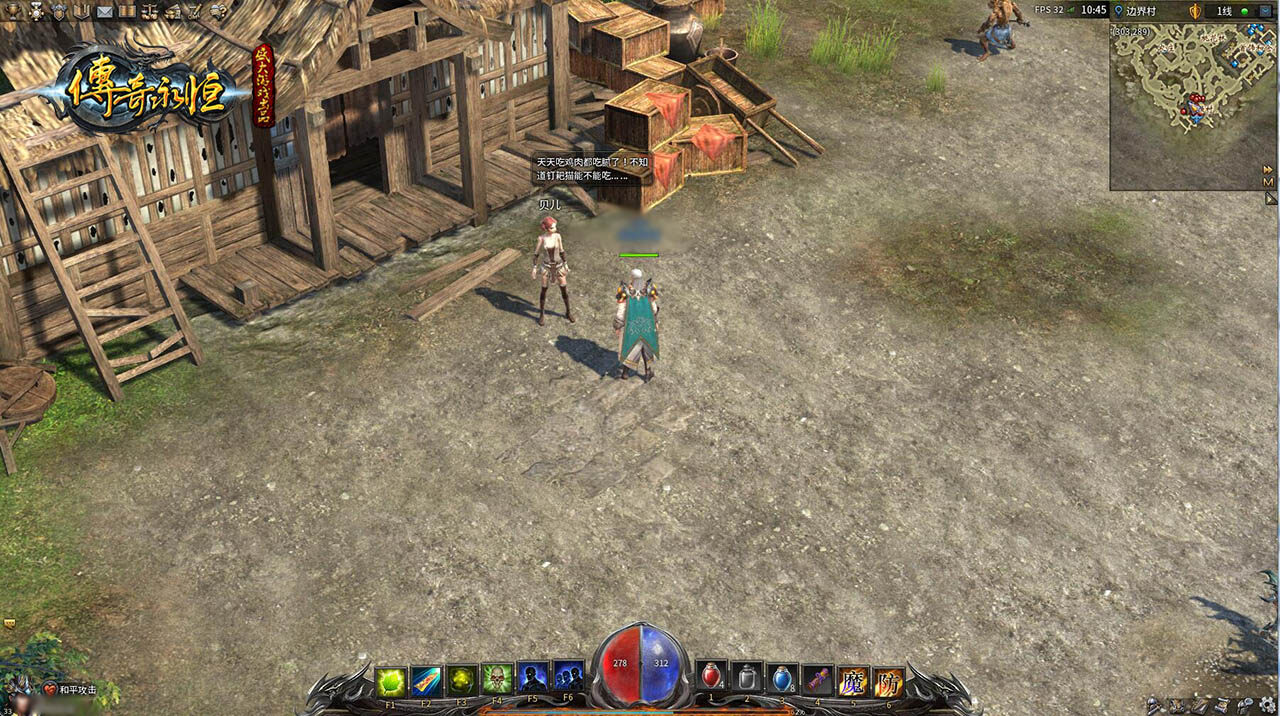Use the flaming sword skill on F2

click(426, 680)
